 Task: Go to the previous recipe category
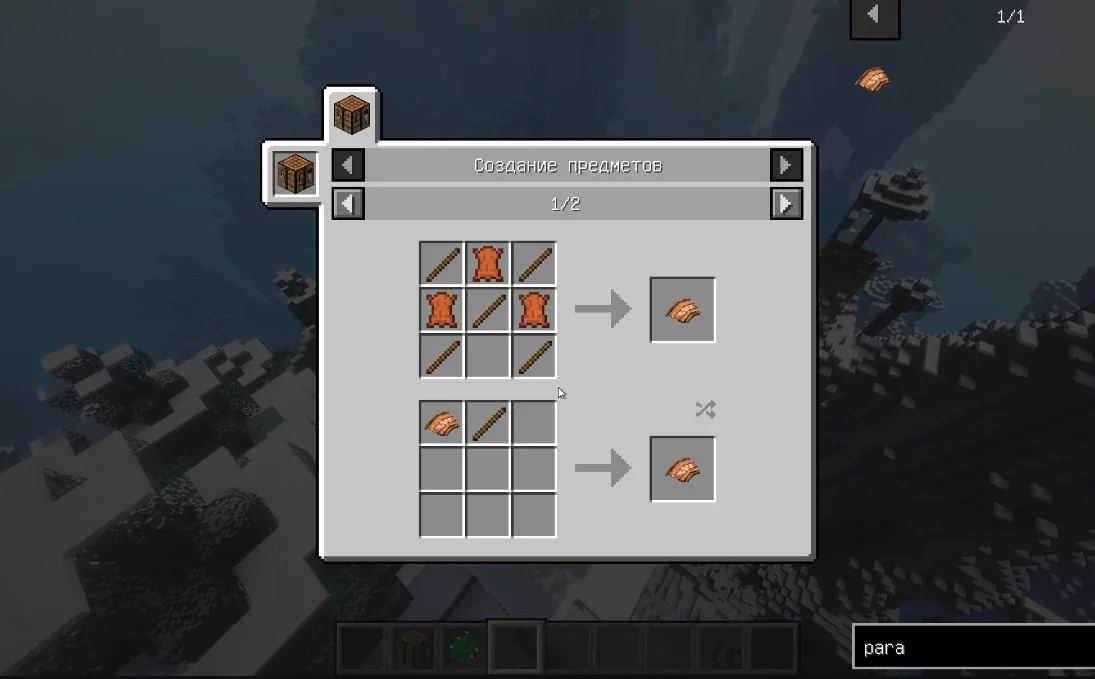(348, 165)
